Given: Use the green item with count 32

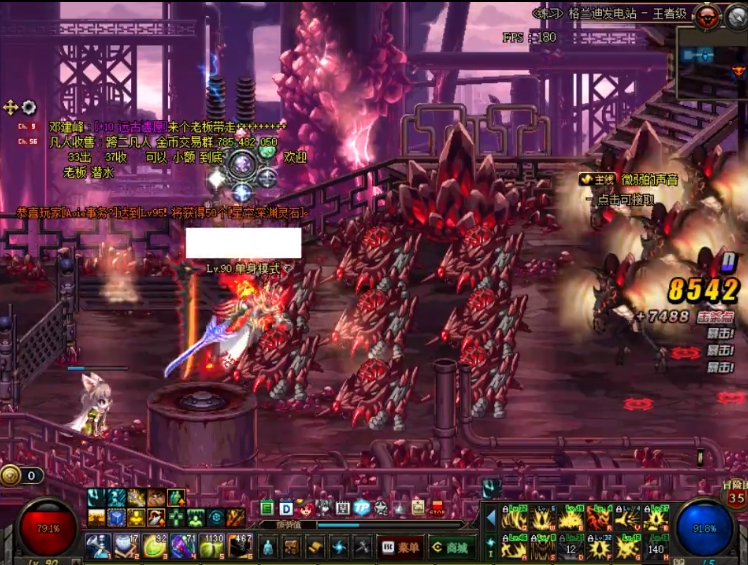Looking at the screenshot, I should (x=154, y=546).
